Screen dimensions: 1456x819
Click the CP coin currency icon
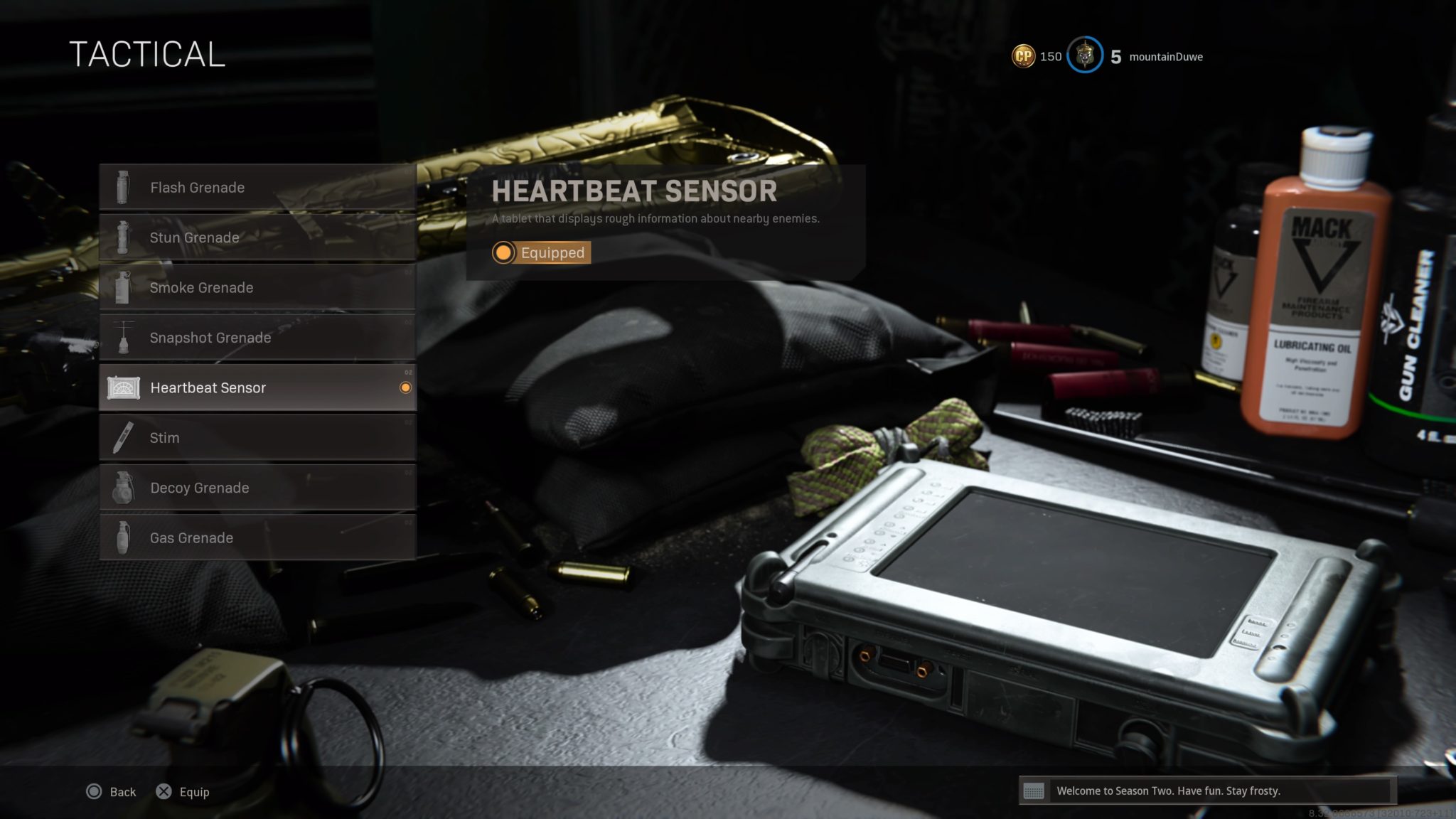[x=1022, y=55]
